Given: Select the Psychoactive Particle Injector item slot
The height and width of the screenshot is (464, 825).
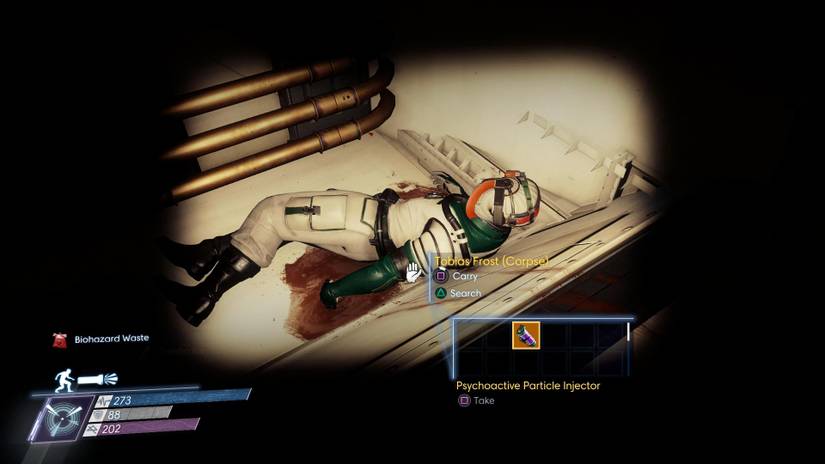Looking at the screenshot, I should coord(527,335).
